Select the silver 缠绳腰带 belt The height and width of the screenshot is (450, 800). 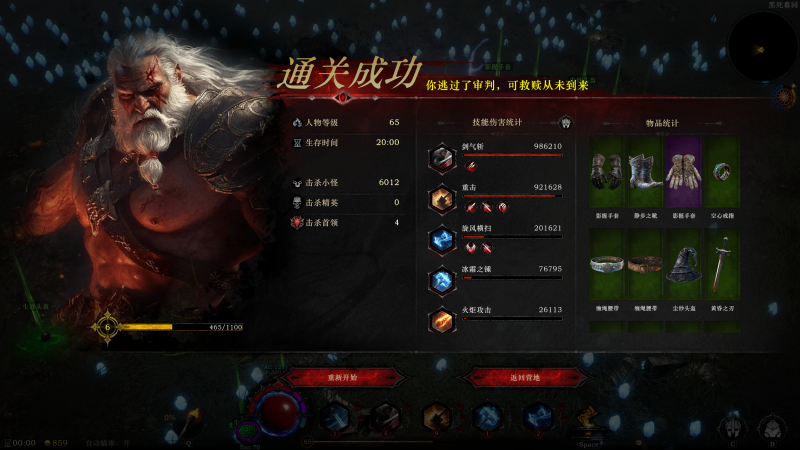(x=607, y=263)
